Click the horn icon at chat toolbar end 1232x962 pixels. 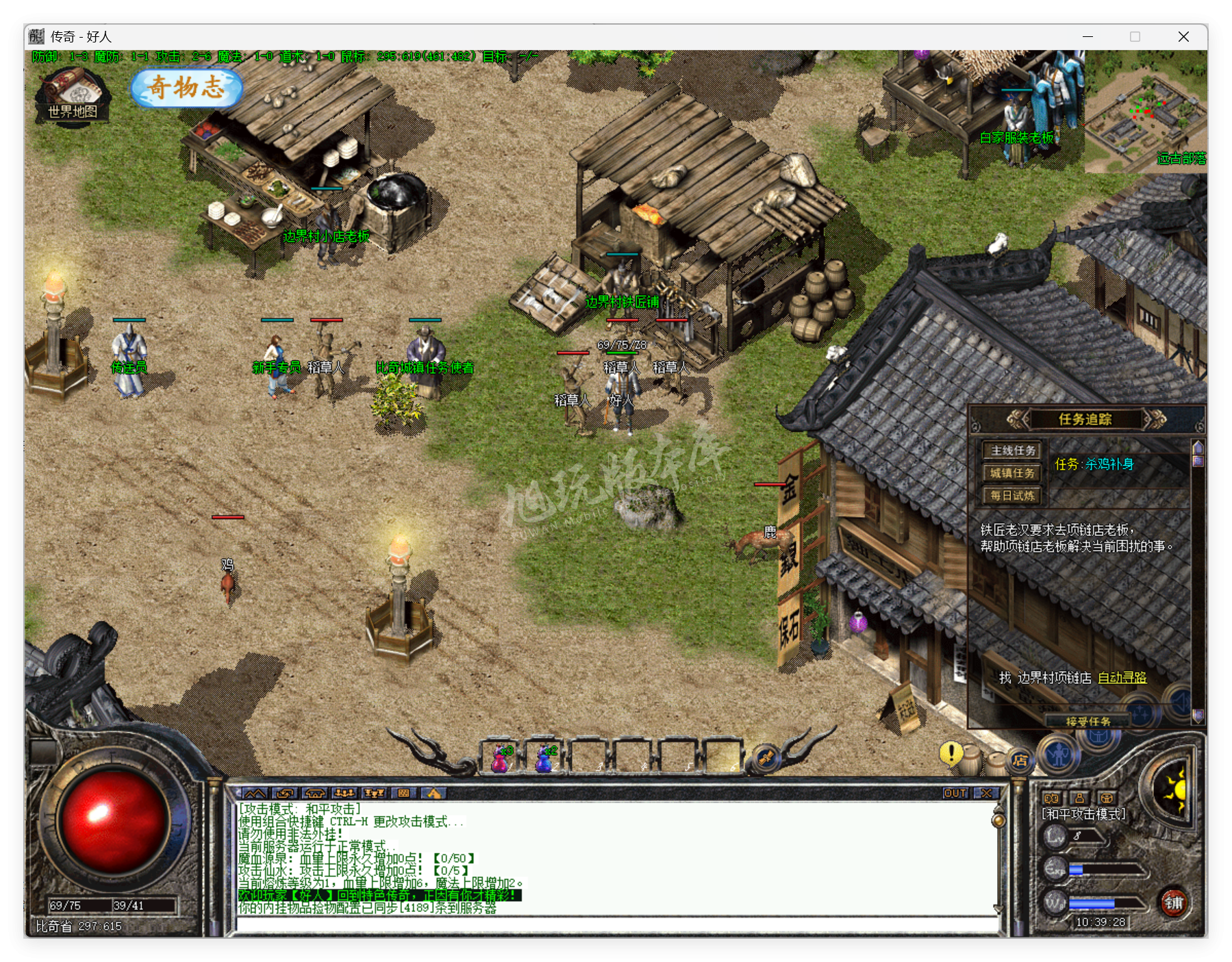point(433,793)
